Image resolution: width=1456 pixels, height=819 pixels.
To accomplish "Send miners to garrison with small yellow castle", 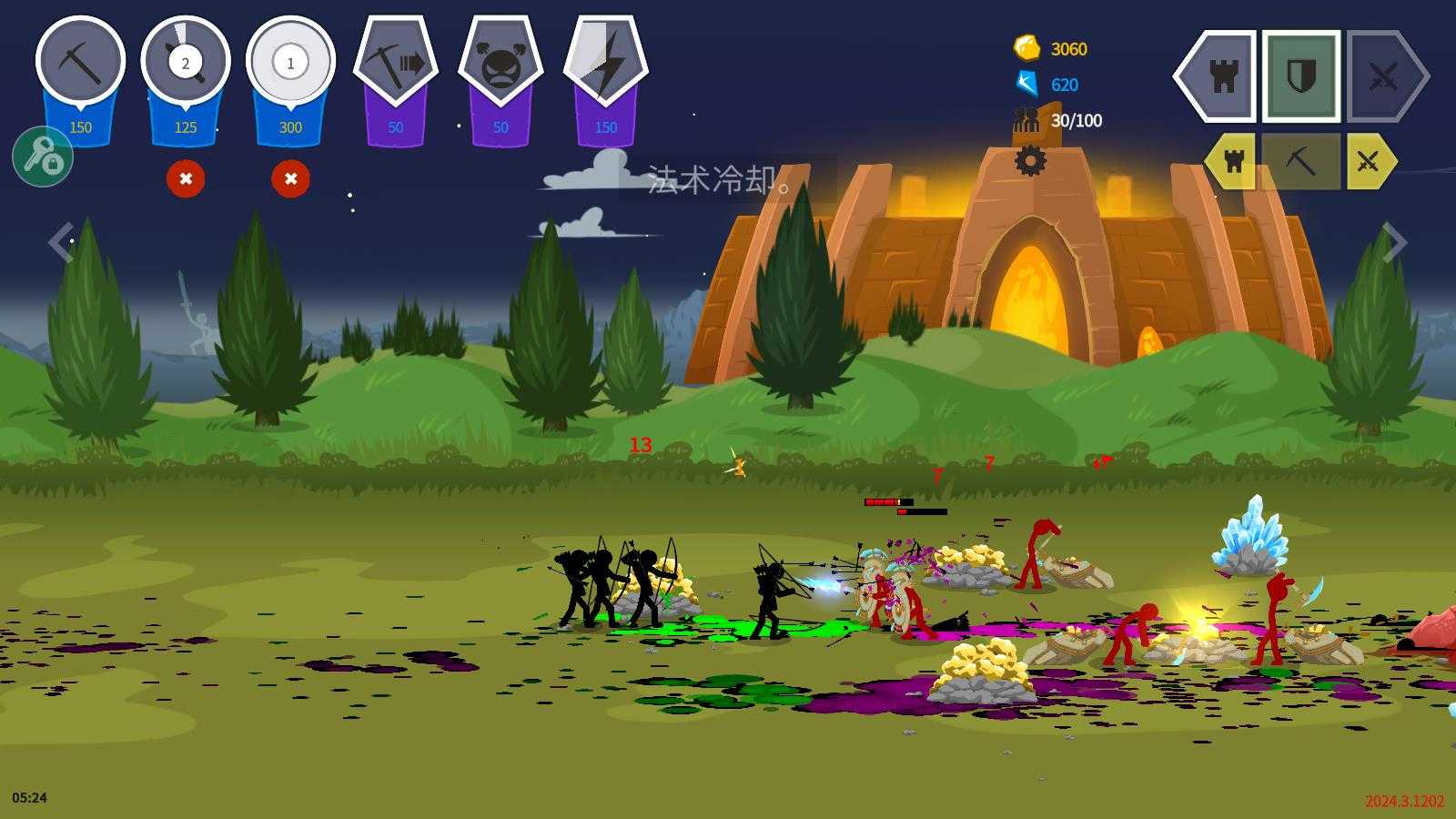I will pyautogui.click(x=1233, y=162).
